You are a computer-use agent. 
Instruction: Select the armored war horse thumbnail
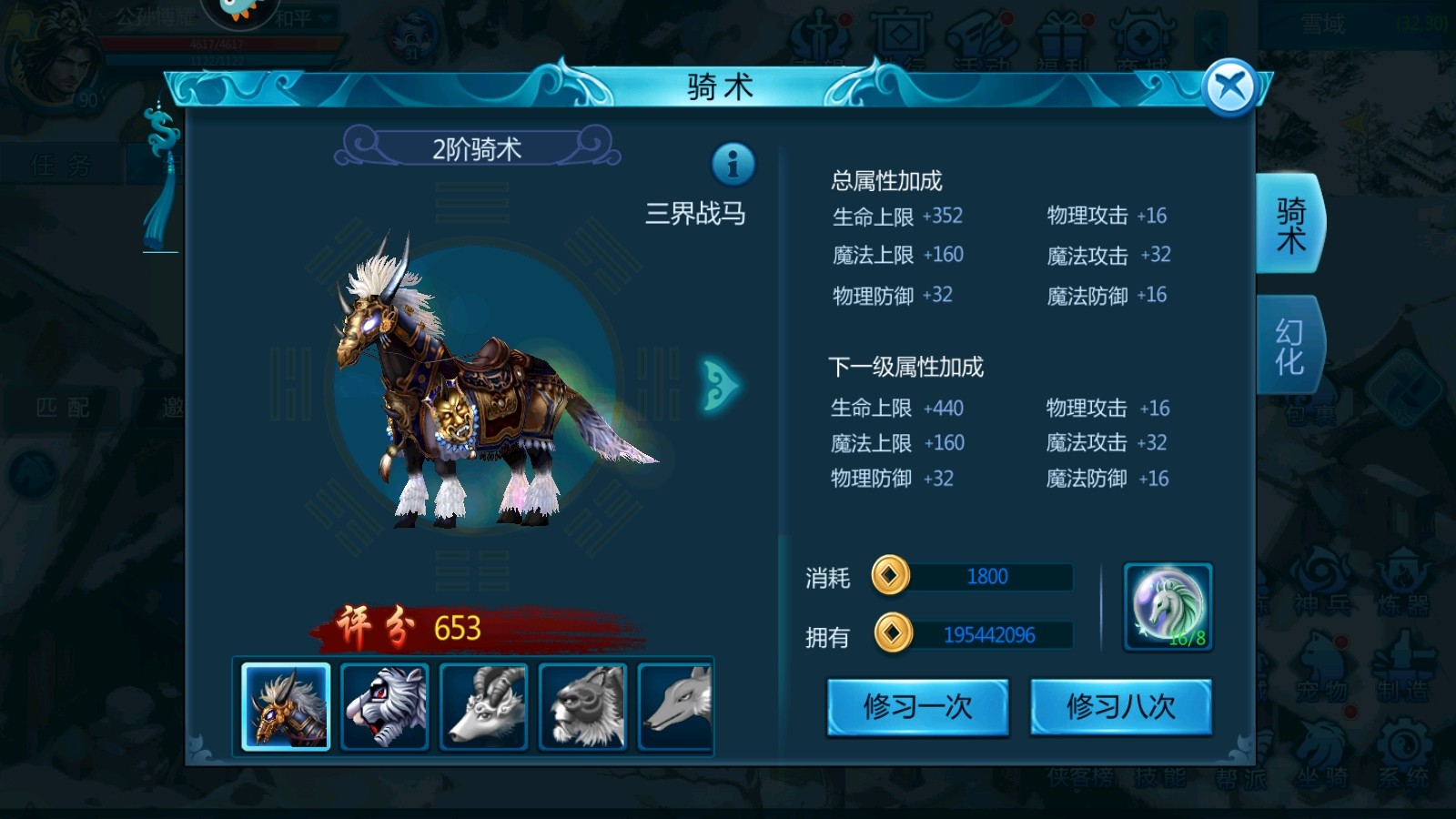[x=286, y=706]
